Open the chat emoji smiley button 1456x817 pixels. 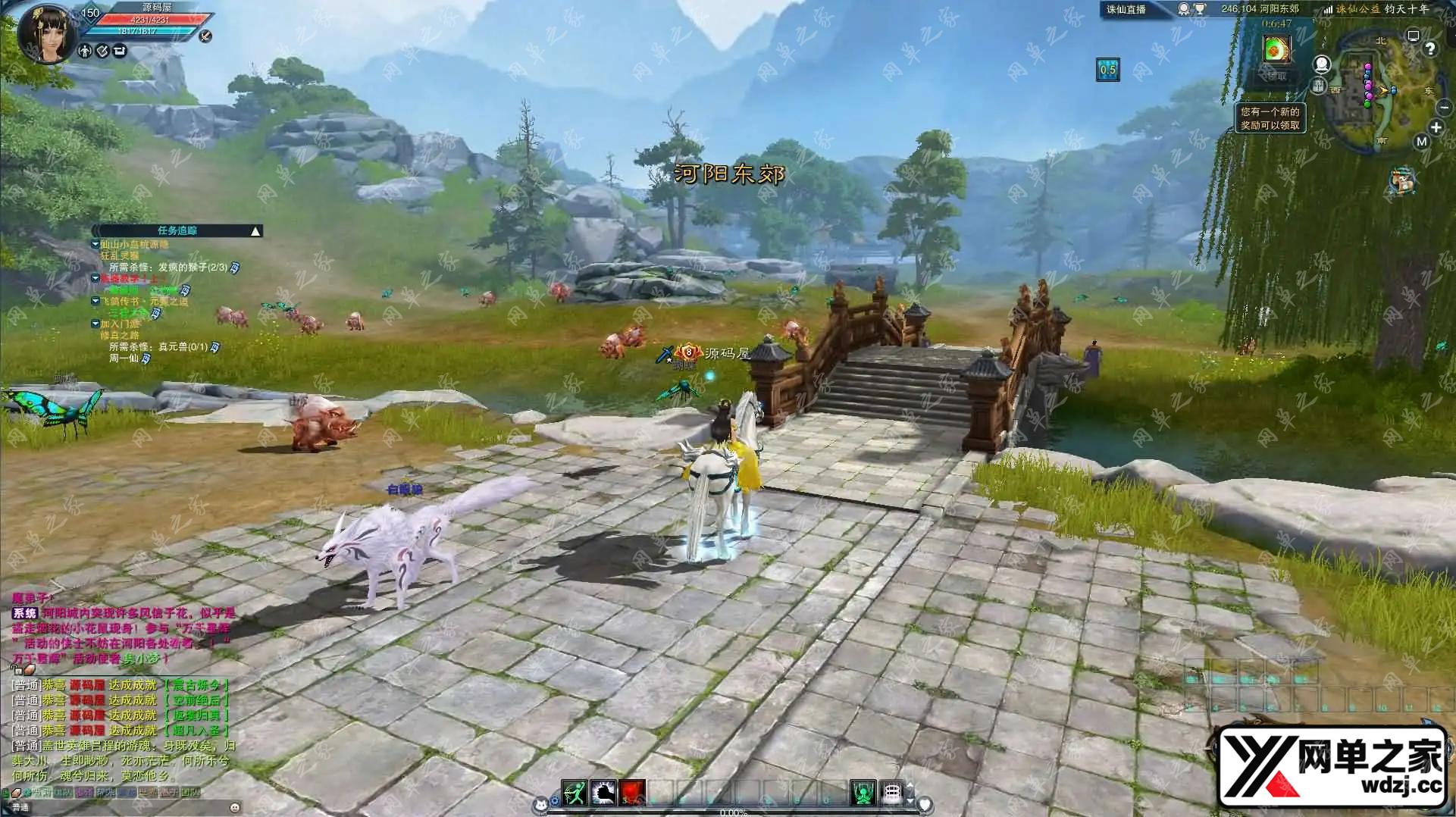point(235,807)
